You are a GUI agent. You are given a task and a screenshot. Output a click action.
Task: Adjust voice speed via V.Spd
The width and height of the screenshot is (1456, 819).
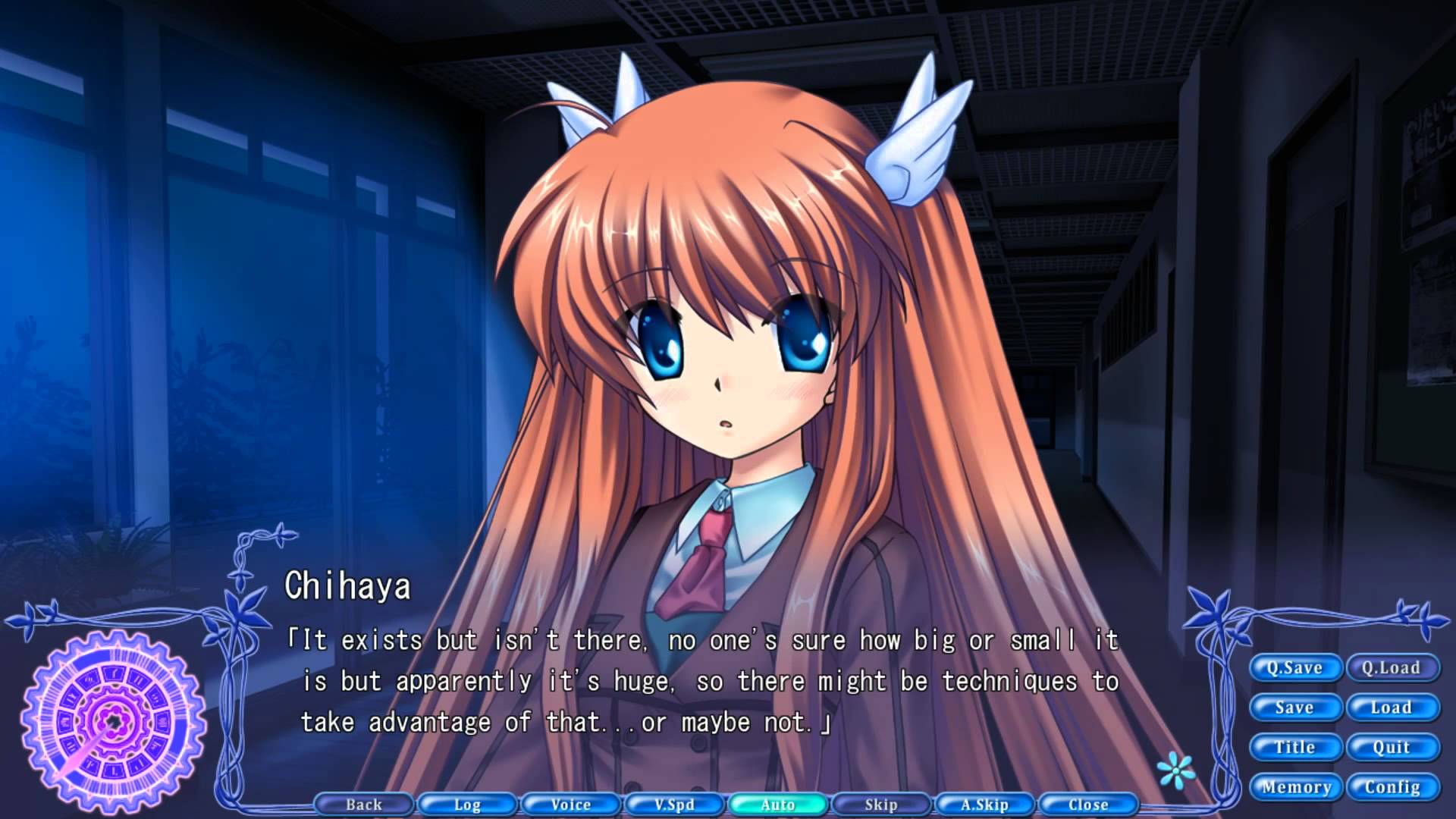[x=674, y=805]
